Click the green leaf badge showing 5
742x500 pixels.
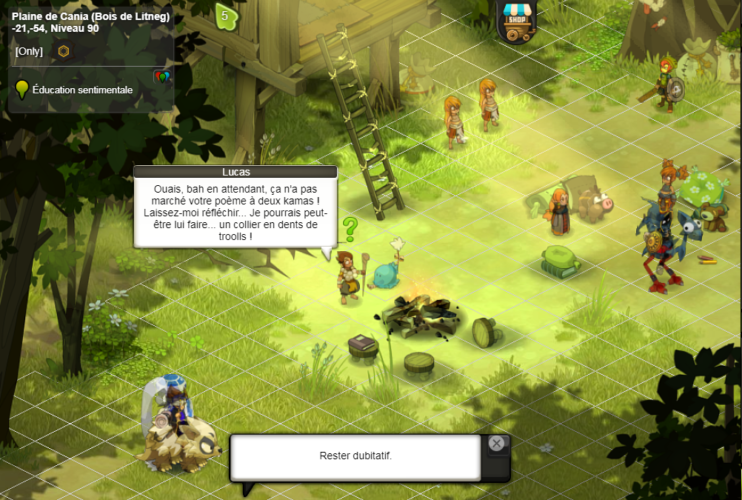pyautogui.click(x=225, y=16)
